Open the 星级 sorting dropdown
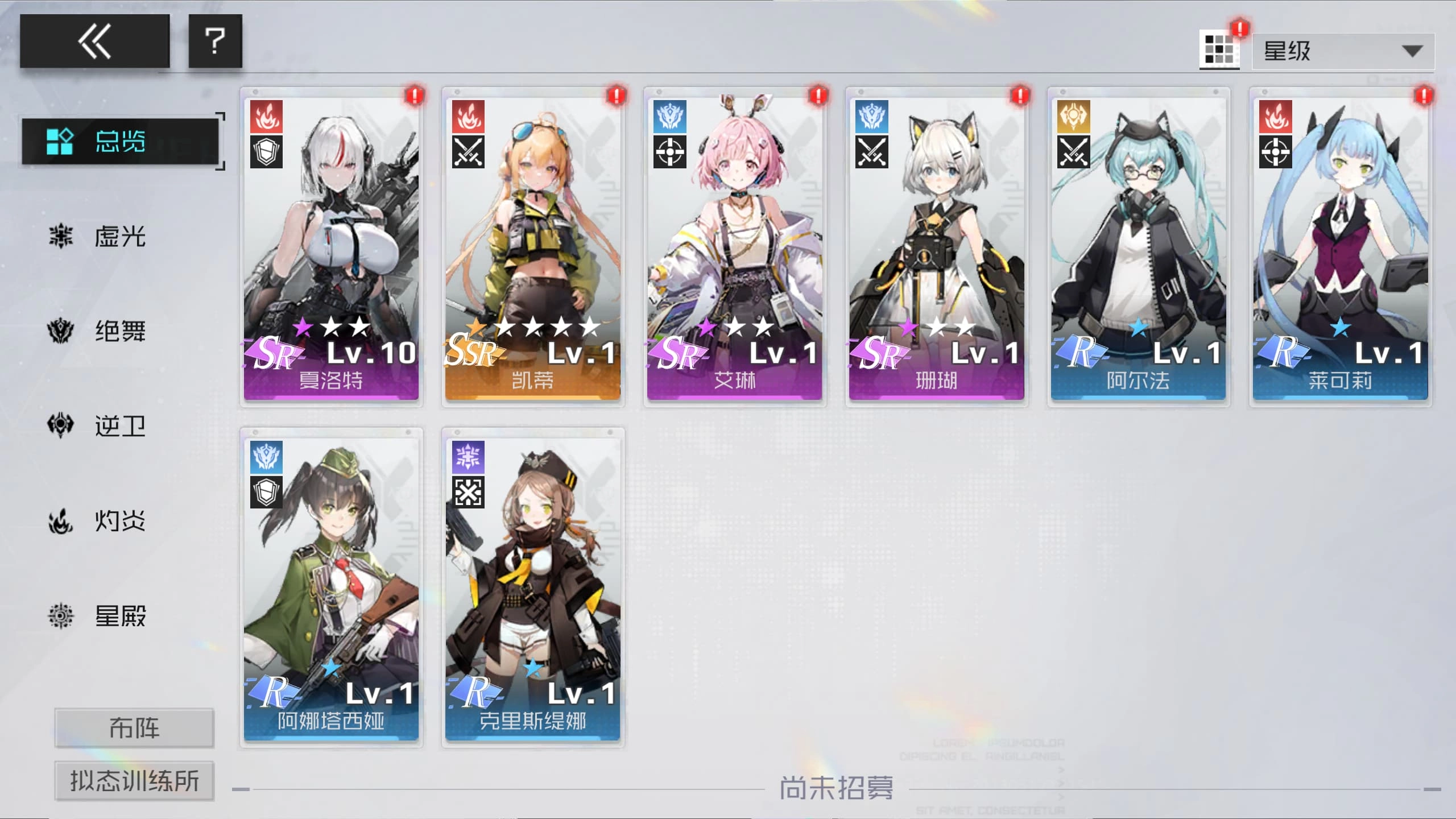This screenshot has width=1456, height=819. pos(1342,51)
